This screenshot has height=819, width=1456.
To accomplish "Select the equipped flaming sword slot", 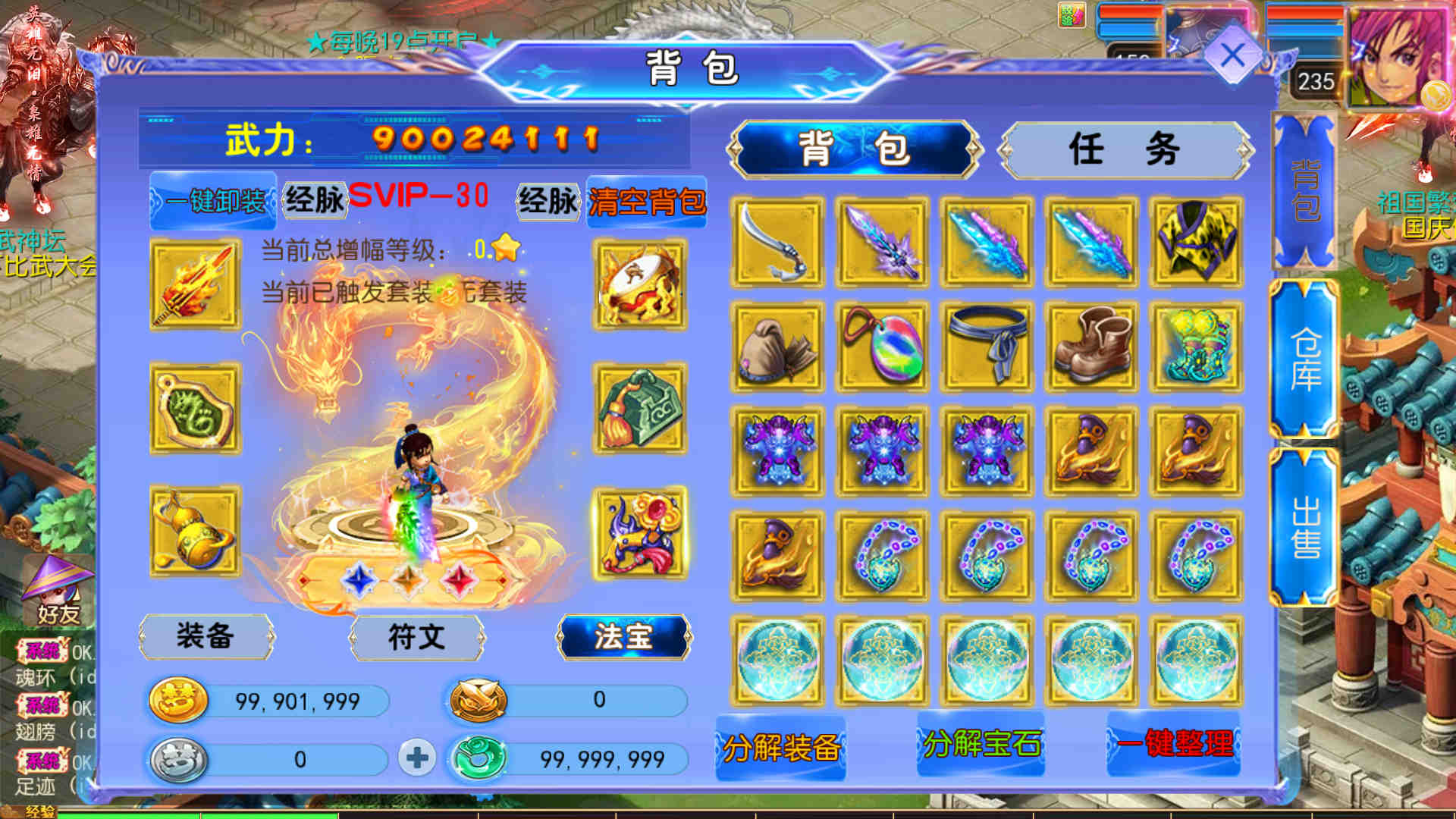I will point(196,284).
